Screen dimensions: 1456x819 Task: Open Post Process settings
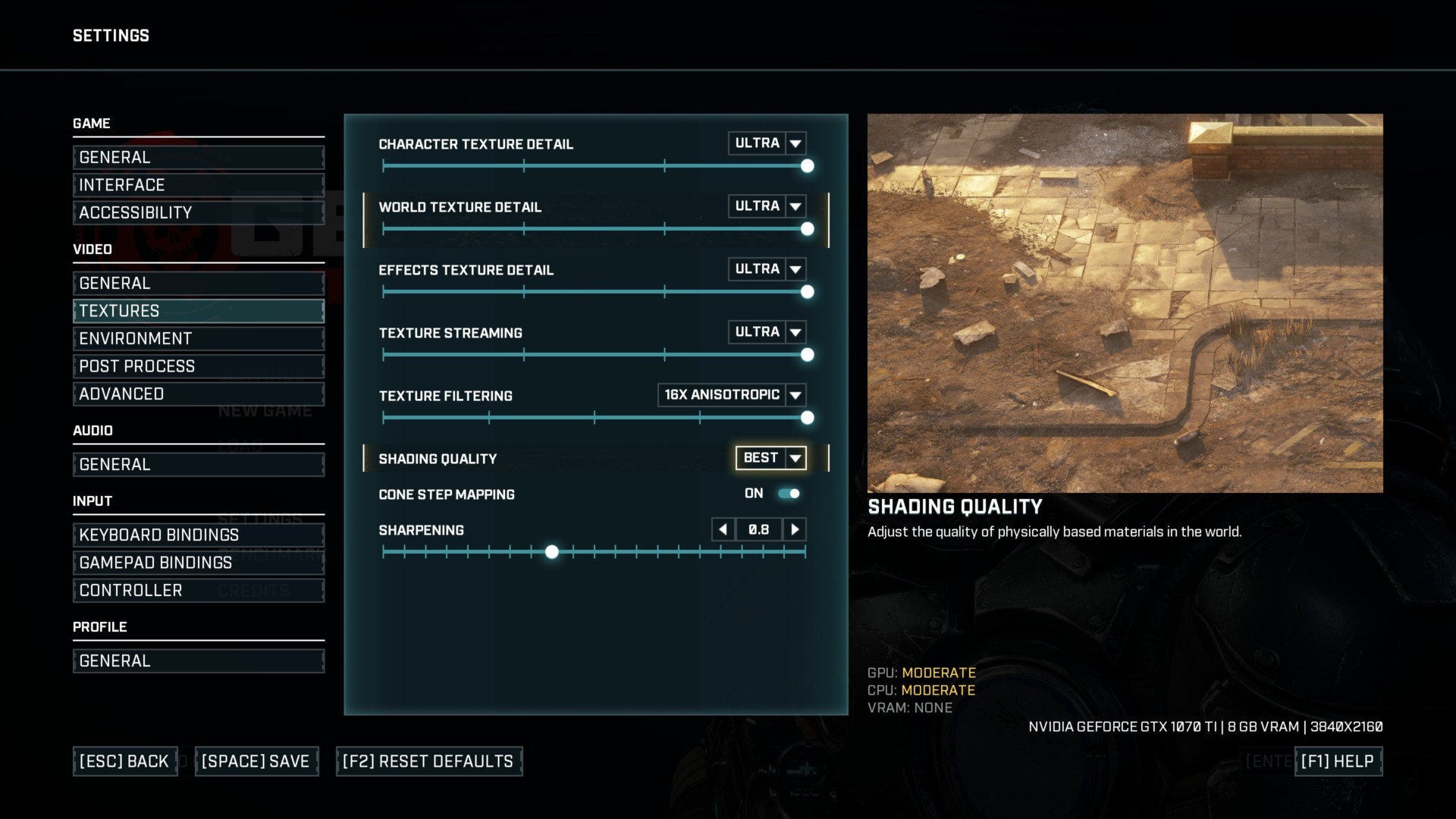click(198, 366)
